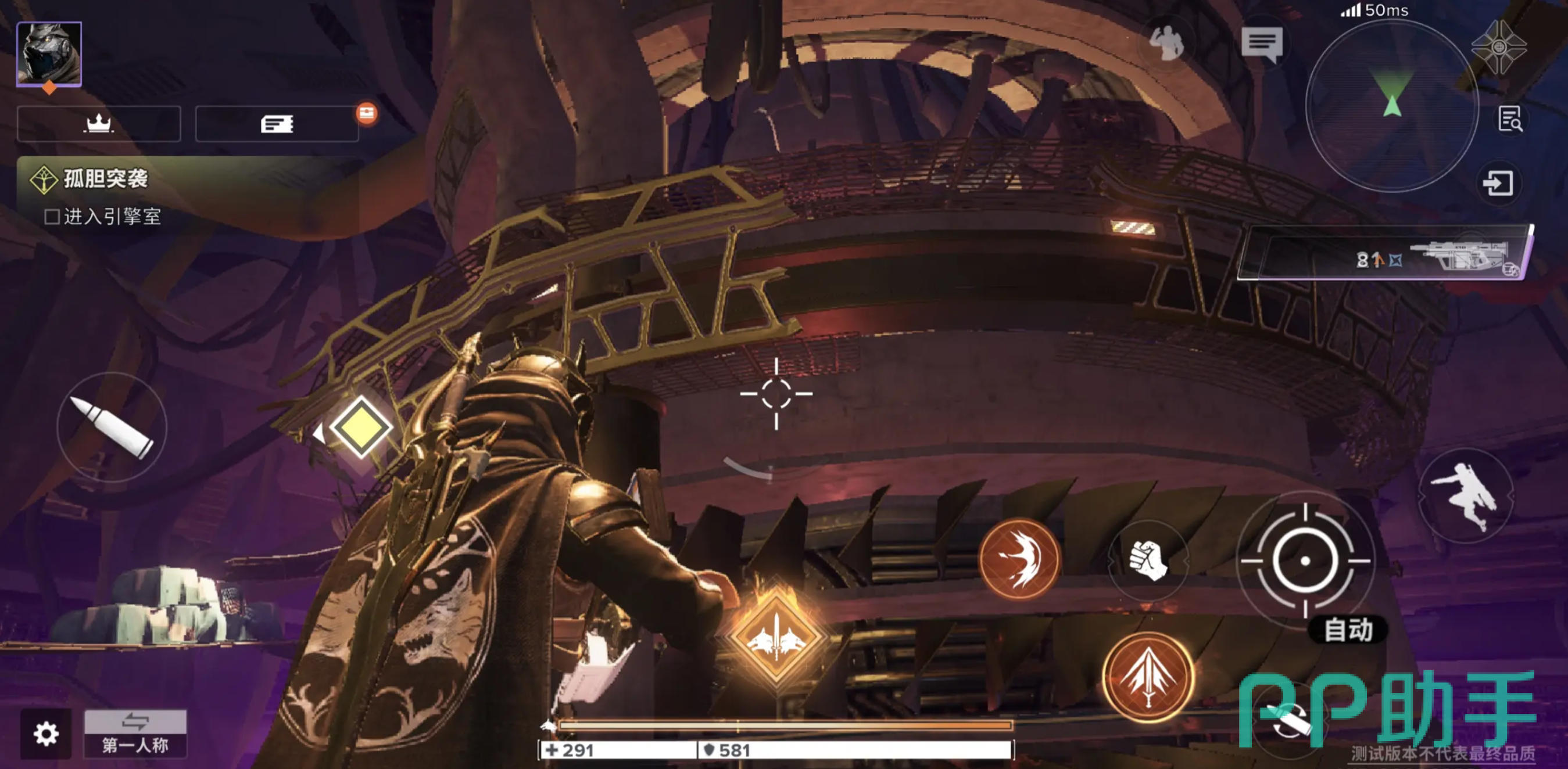Open the chat message bubble
Screen dimensions: 1568x769
1262,44
